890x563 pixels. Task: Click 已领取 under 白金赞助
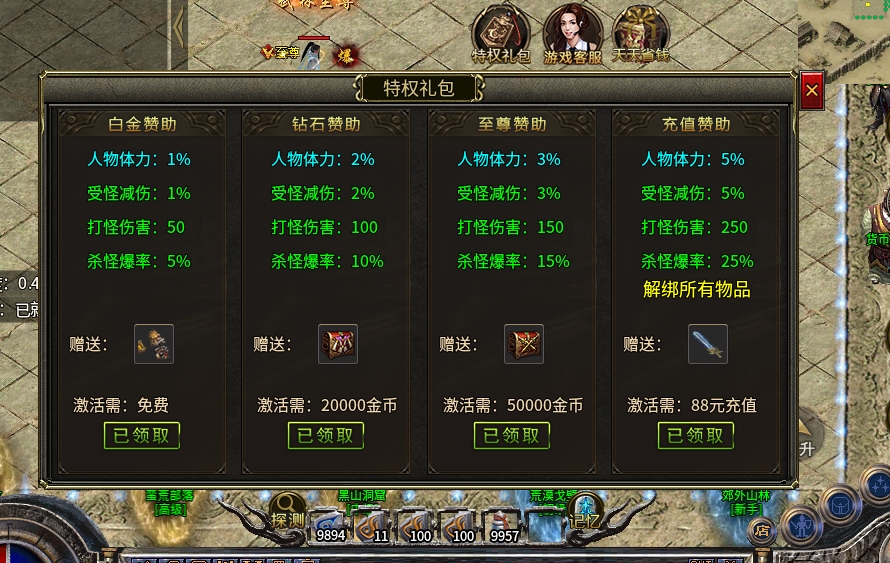click(142, 435)
